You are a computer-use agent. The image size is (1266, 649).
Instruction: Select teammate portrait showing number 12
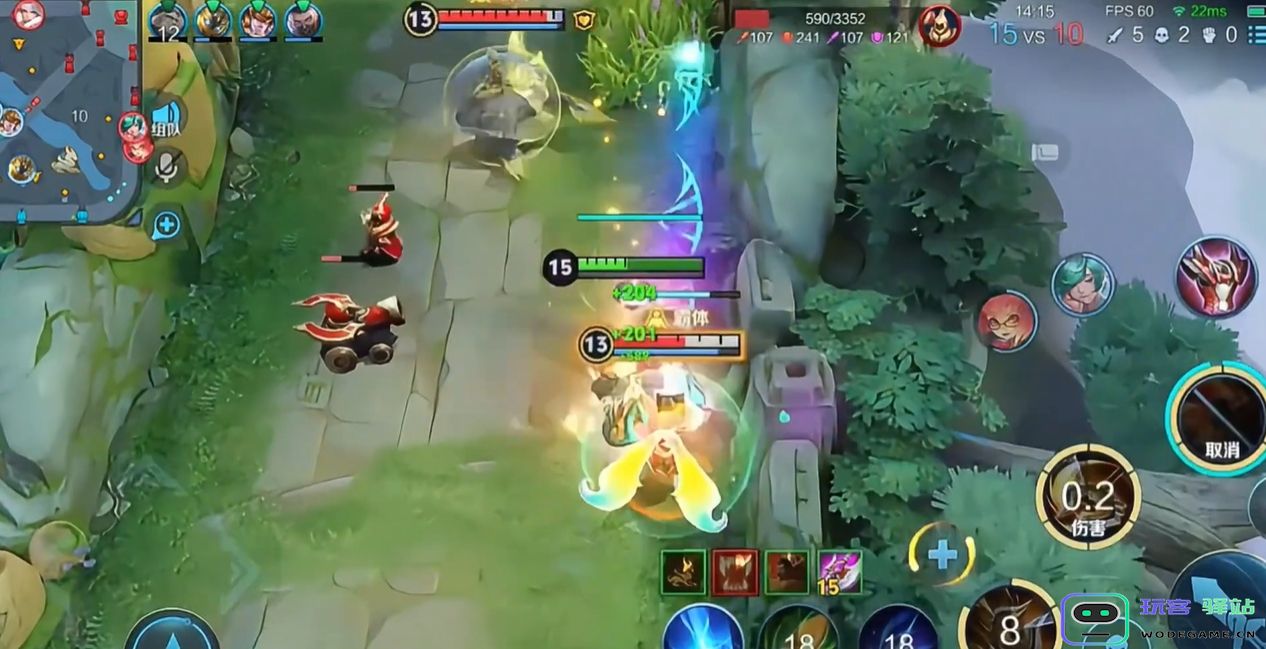point(167,21)
